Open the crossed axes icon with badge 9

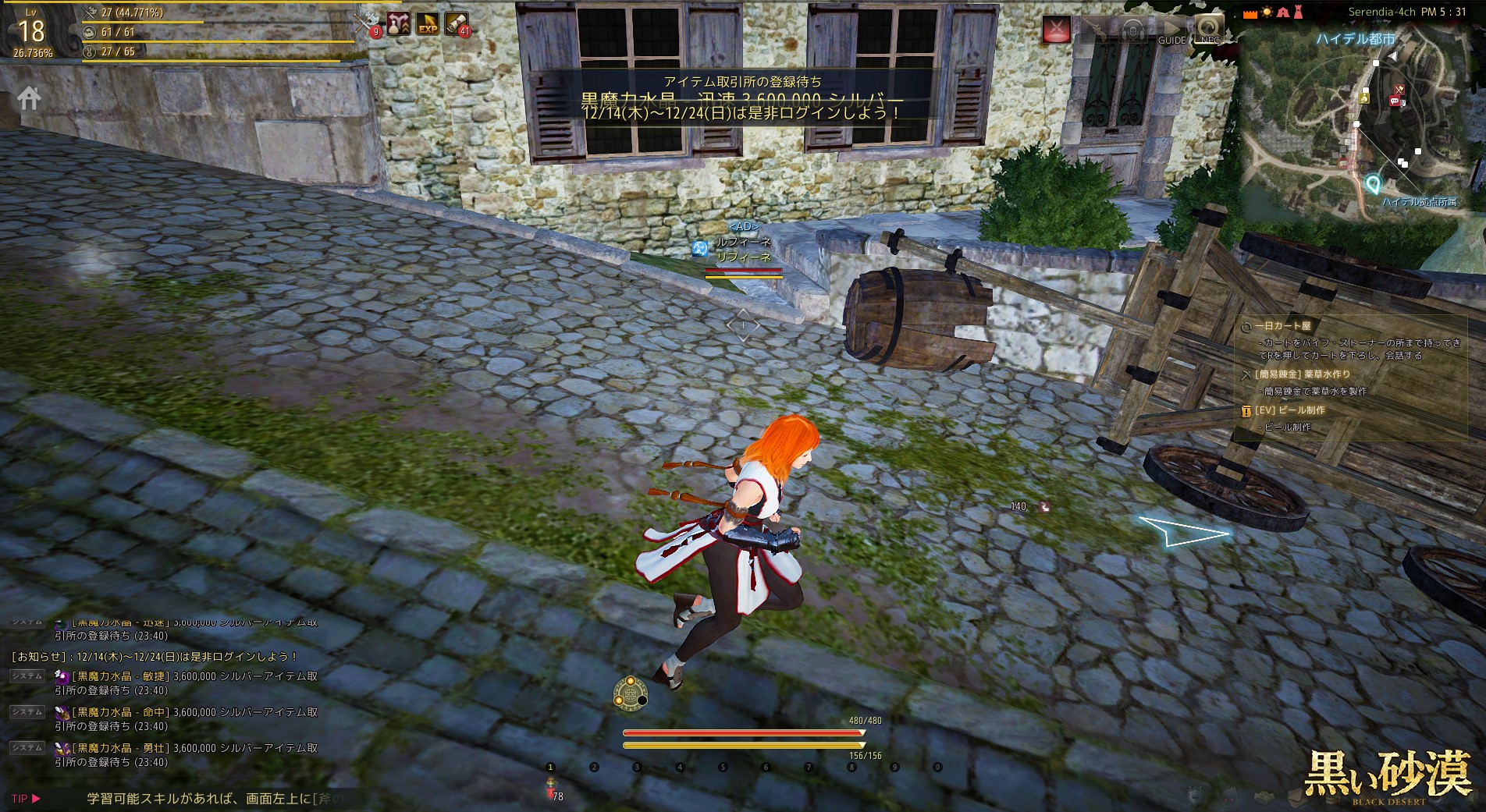367,23
